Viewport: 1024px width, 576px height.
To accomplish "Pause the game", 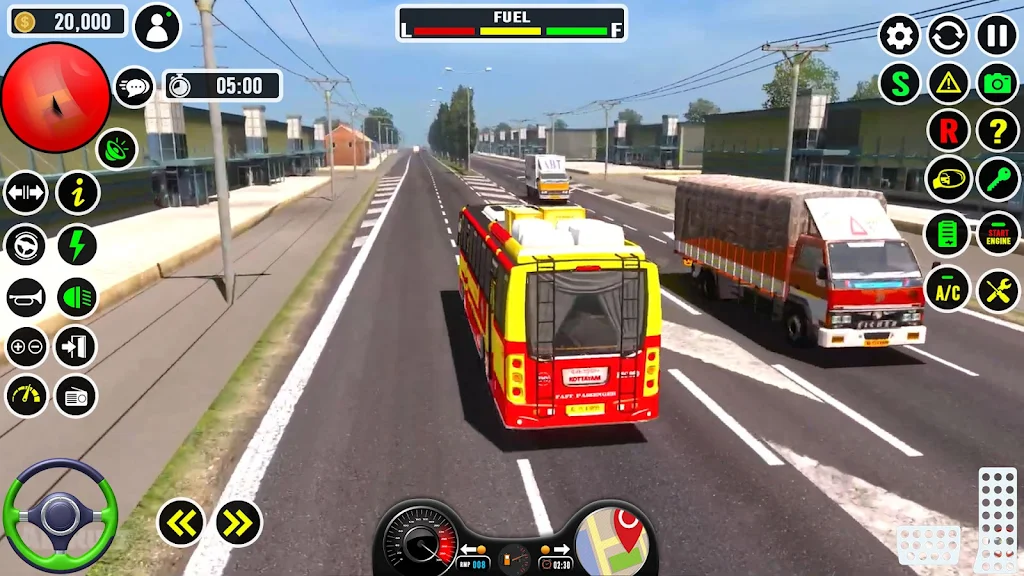I will 997,35.
